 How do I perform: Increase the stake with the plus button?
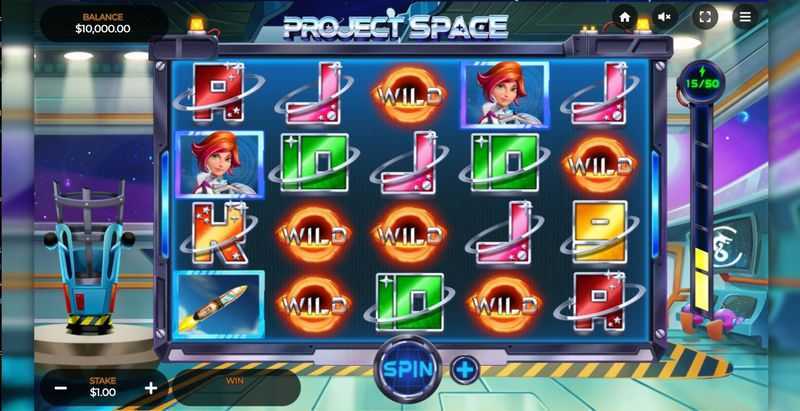pyautogui.click(x=151, y=388)
